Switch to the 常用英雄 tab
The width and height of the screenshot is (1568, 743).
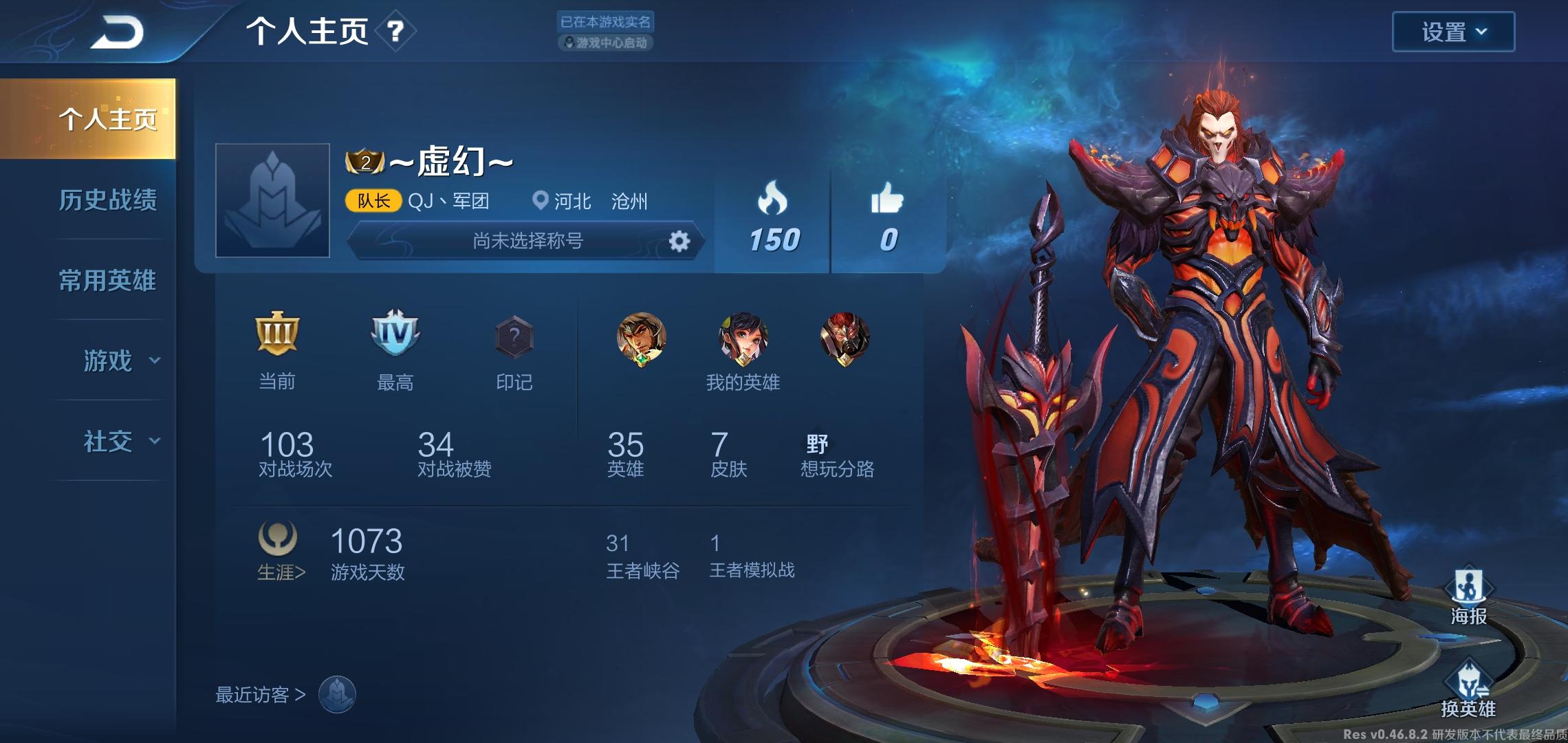point(108,281)
